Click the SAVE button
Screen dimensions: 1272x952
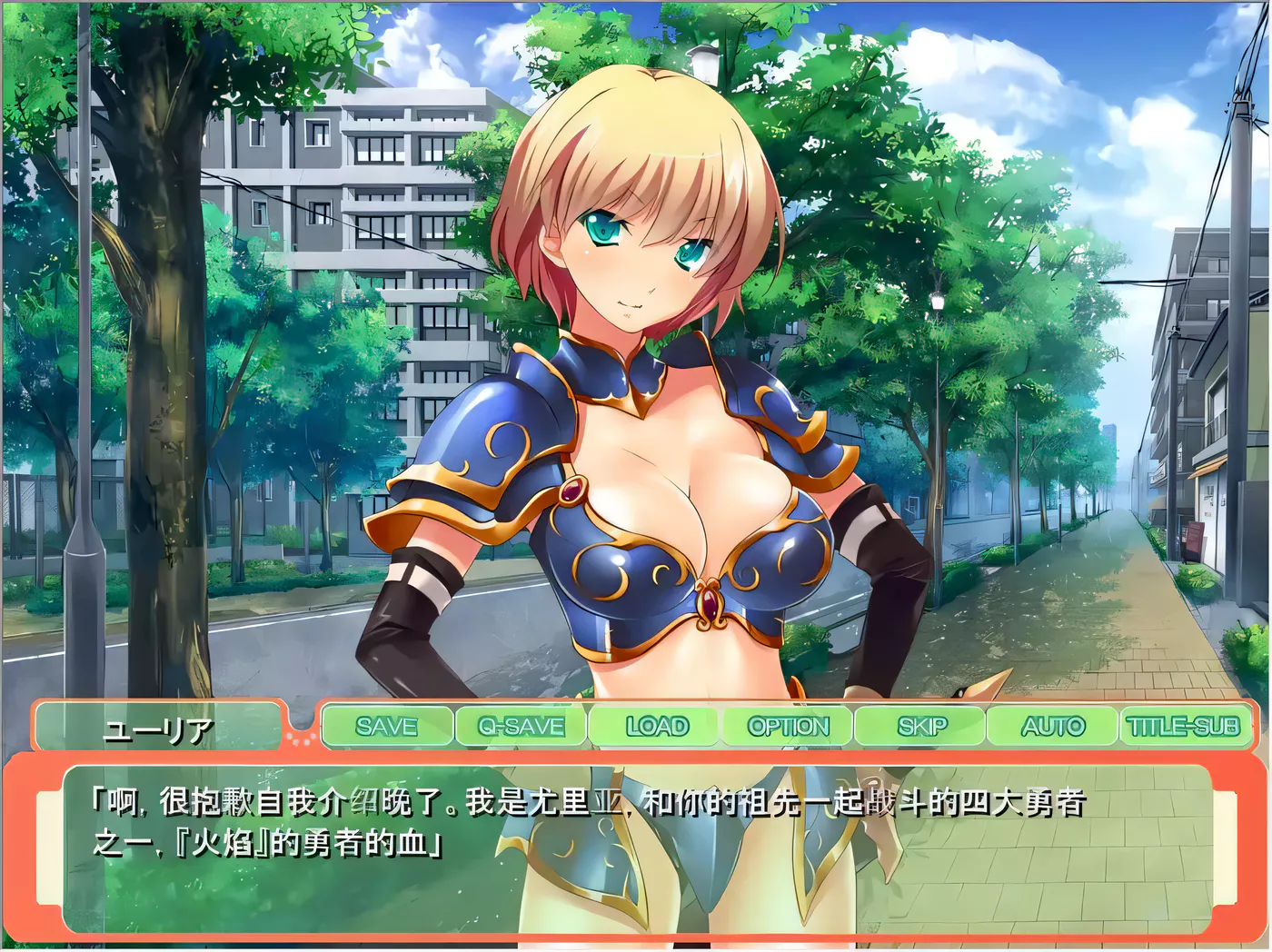pyautogui.click(x=387, y=727)
